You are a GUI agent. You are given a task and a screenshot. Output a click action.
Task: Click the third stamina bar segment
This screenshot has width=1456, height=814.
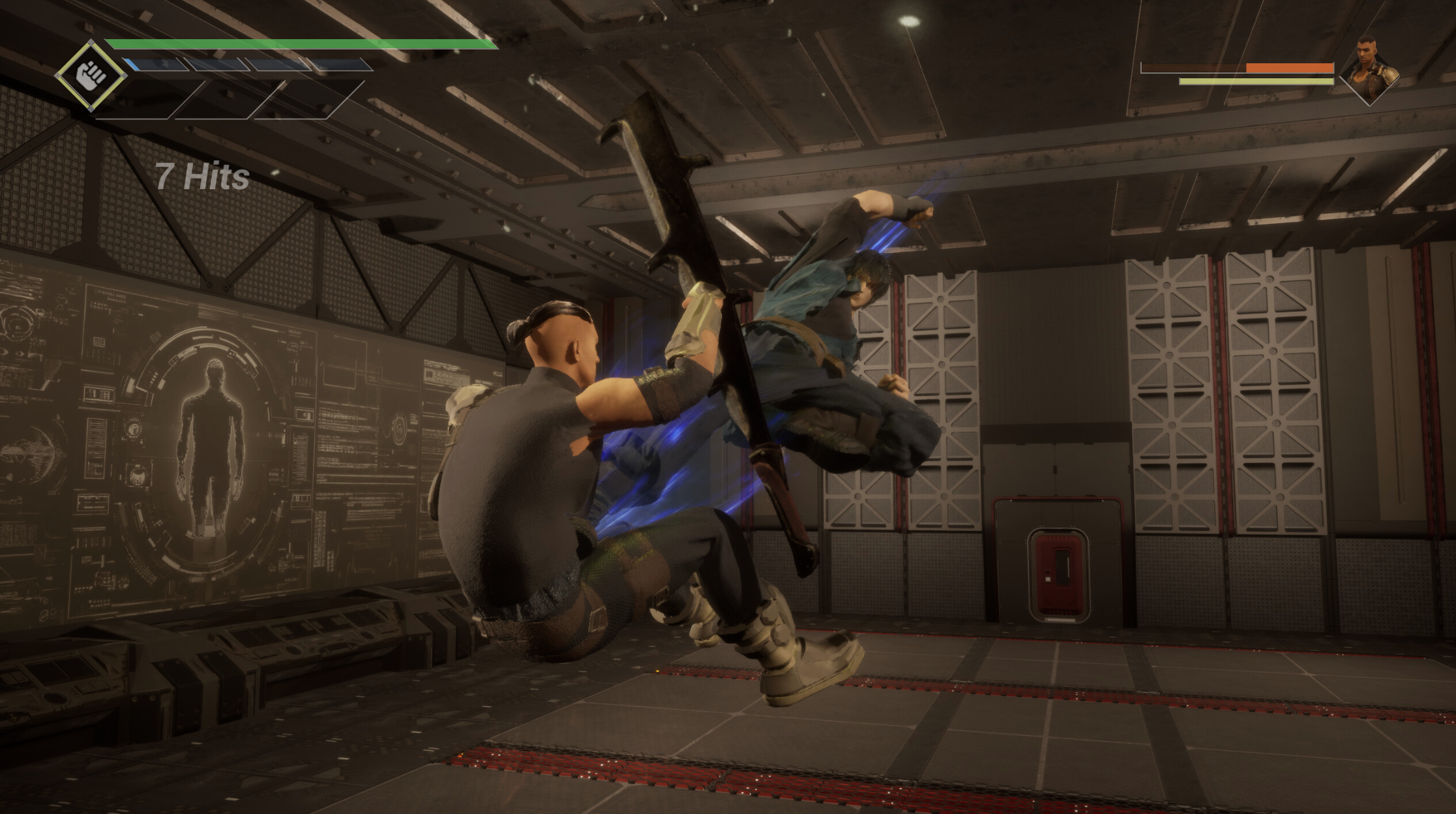point(278,65)
